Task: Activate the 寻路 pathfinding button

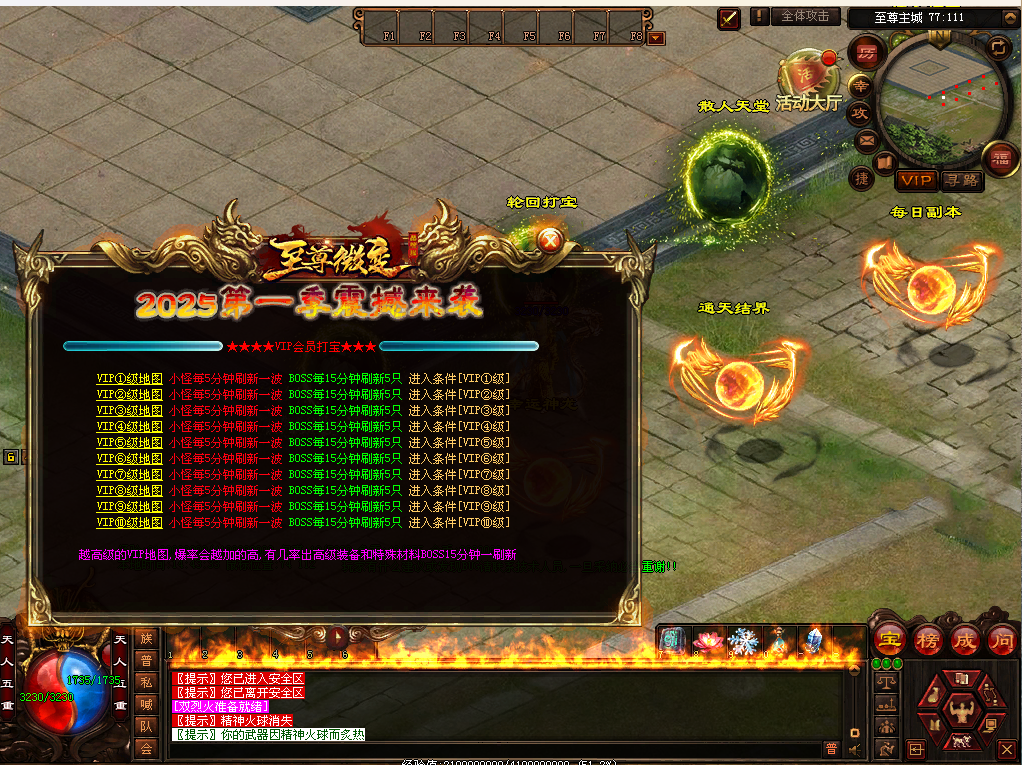Action: pos(962,180)
